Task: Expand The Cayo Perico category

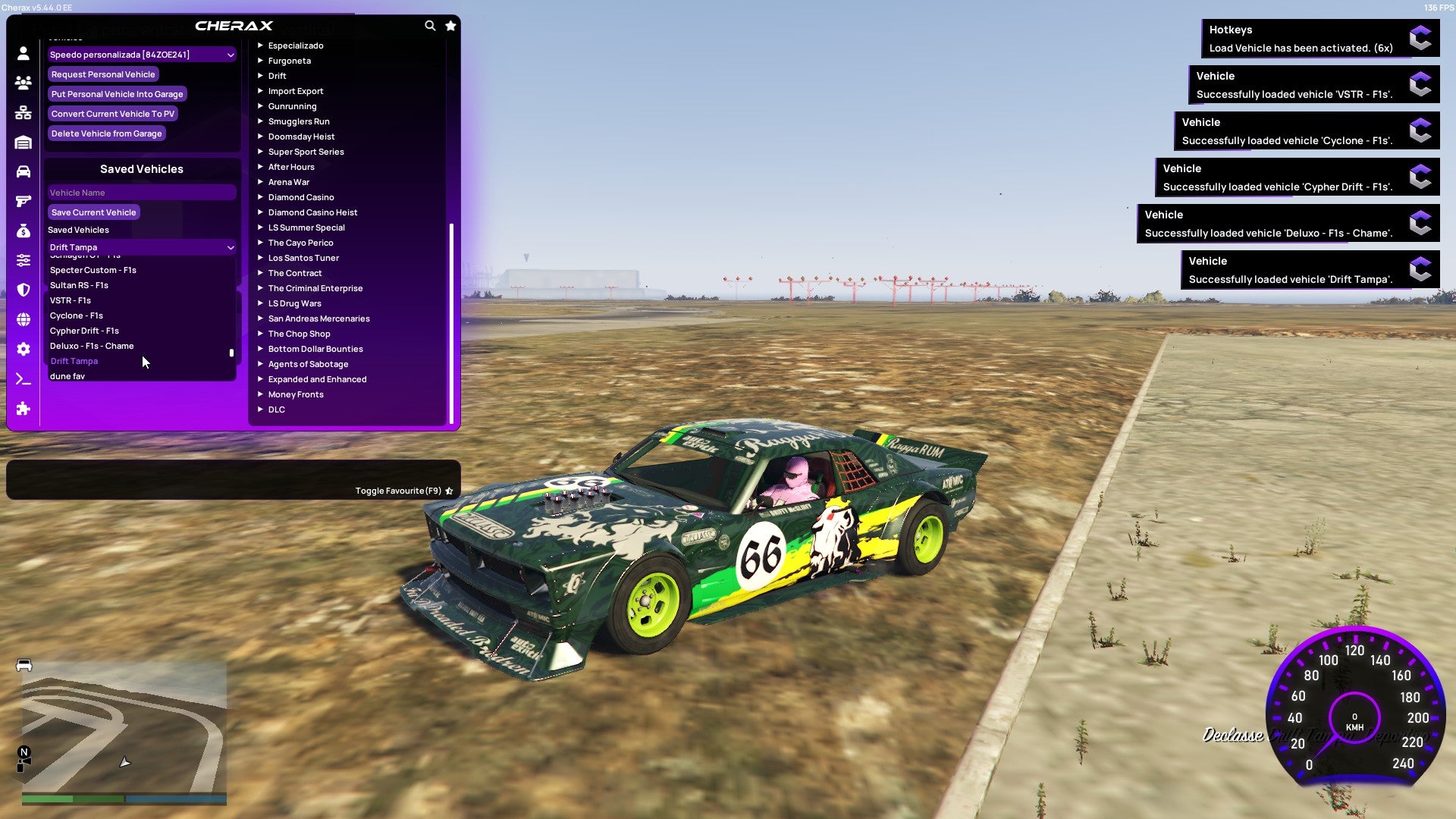Action: [x=300, y=242]
